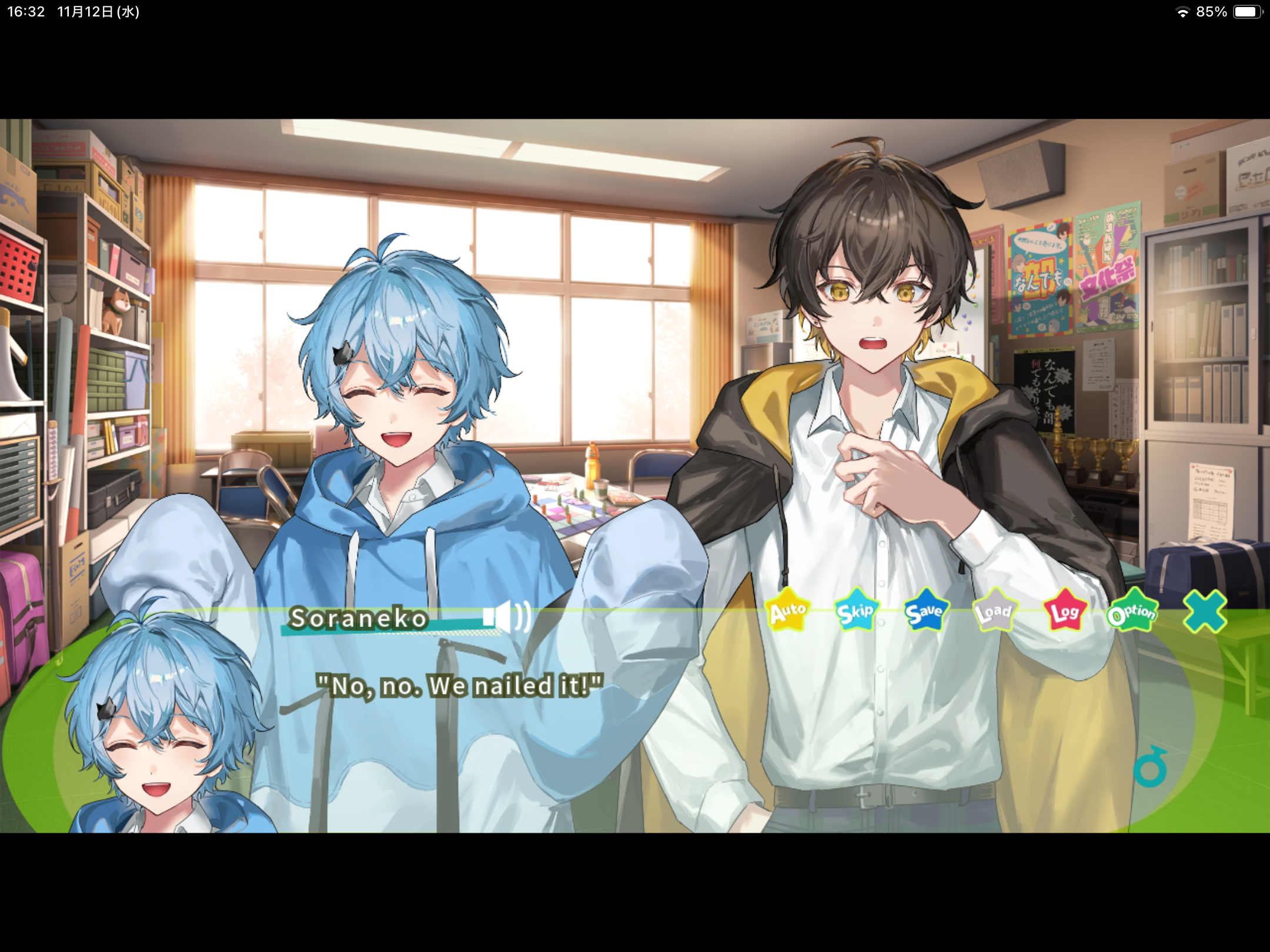Activate Skip mode

point(856,611)
